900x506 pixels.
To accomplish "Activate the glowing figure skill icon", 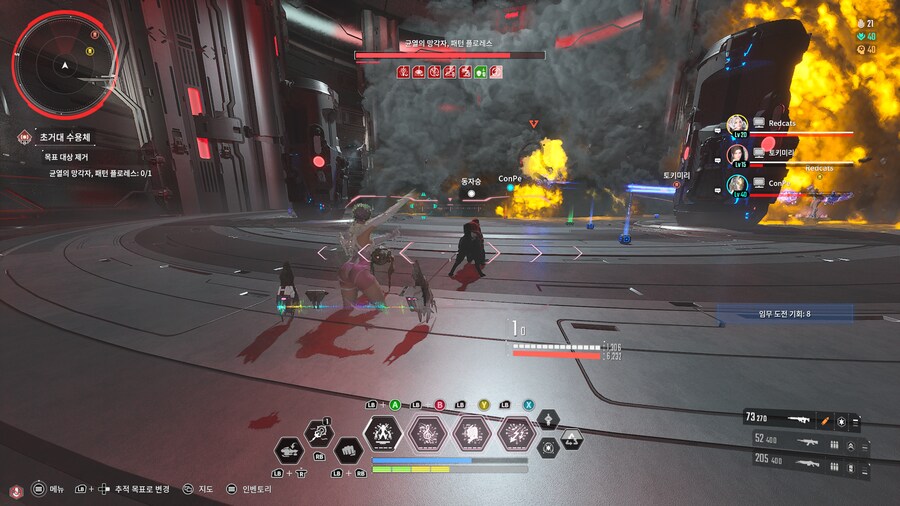I will click(x=382, y=434).
